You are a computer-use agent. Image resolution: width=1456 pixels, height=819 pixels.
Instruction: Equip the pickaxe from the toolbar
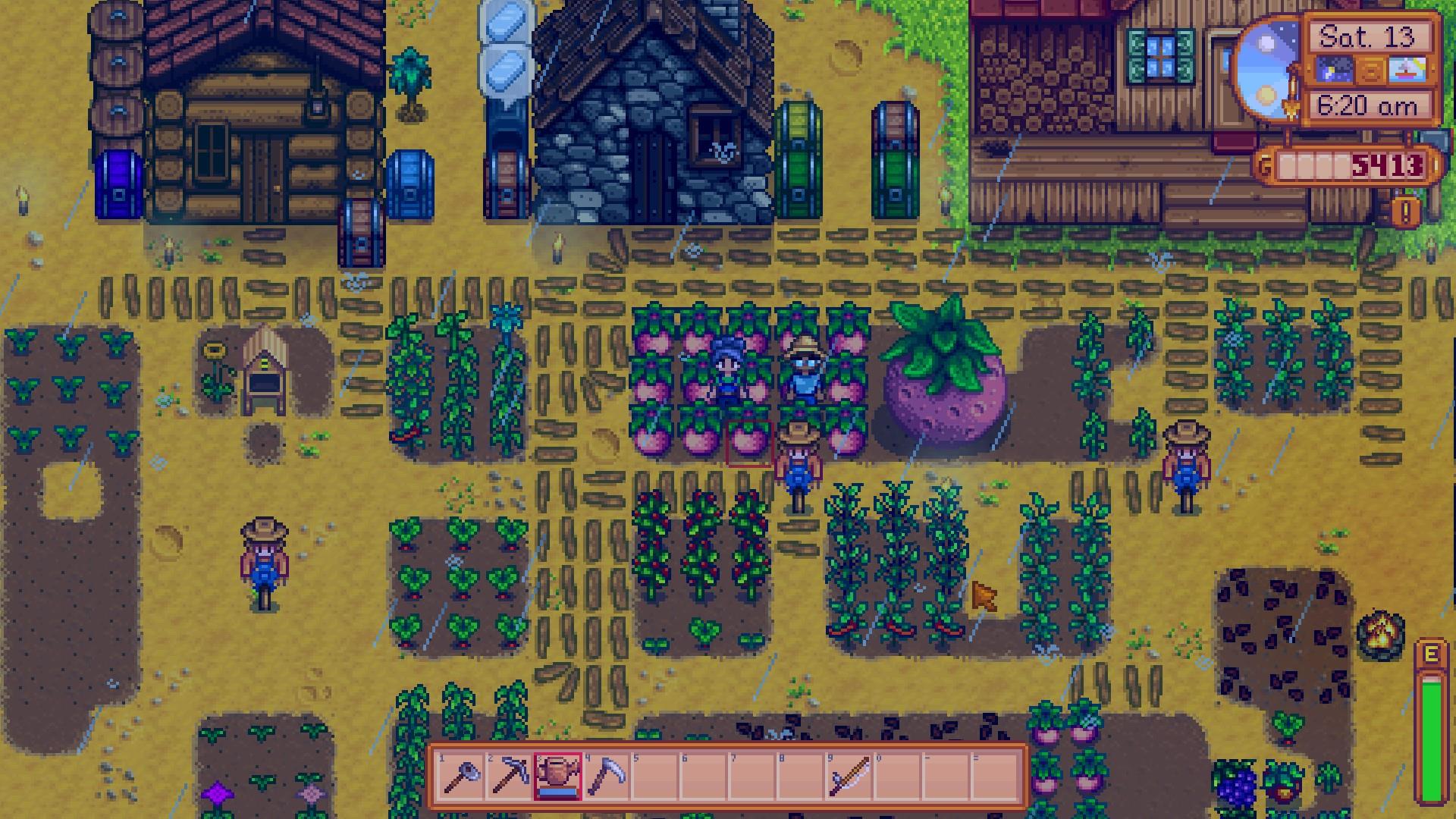point(509,777)
